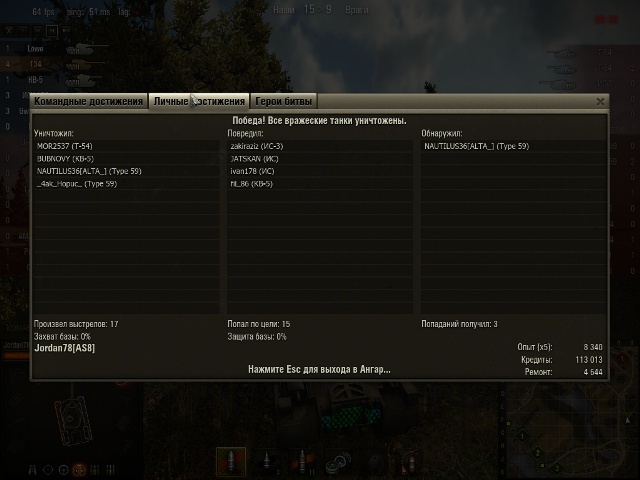
Task: Select NAUTILUS36 under the Обнаружил column
Action: tap(476, 146)
